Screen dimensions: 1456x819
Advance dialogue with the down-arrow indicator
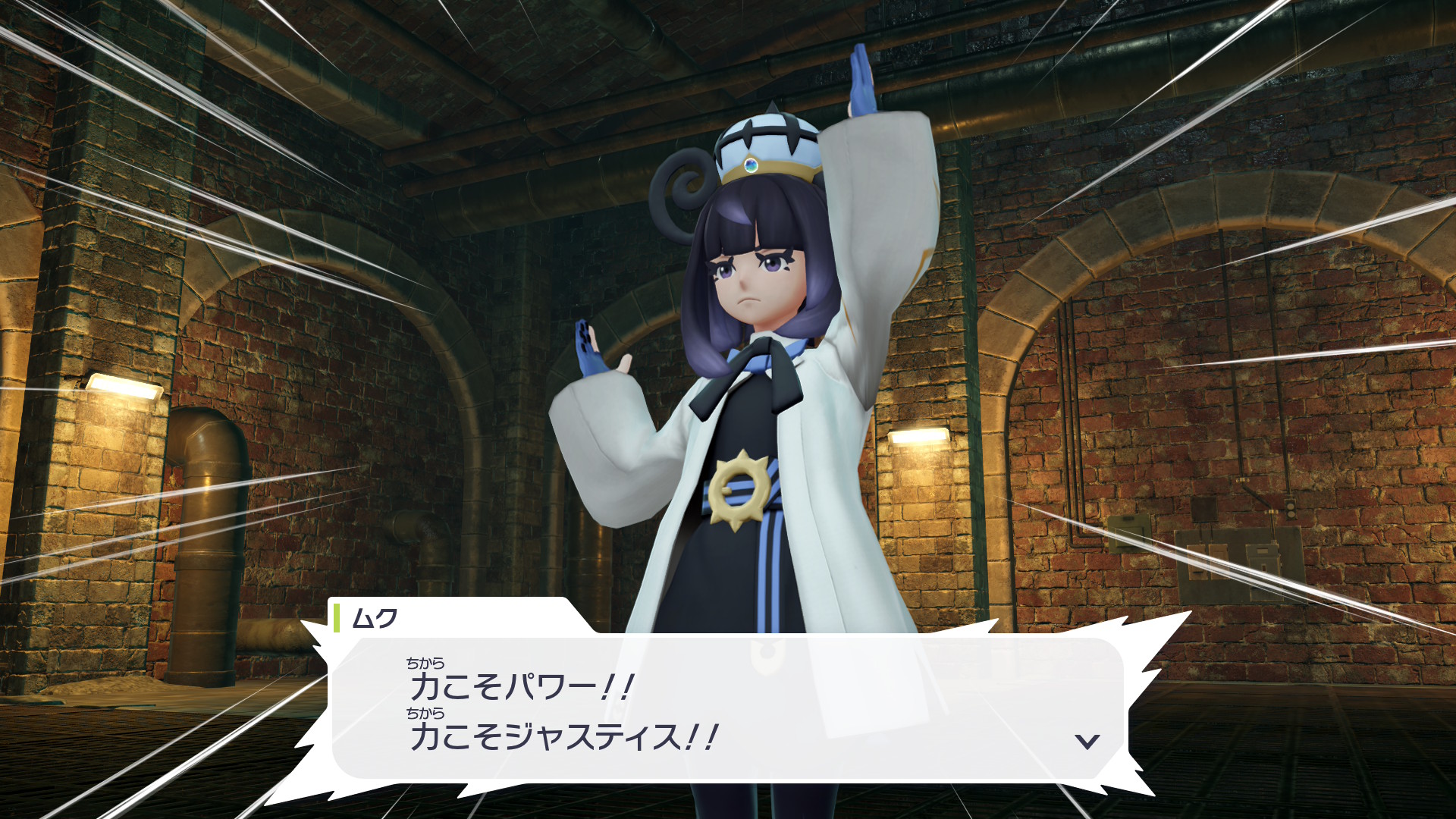pyautogui.click(x=1087, y=741)
